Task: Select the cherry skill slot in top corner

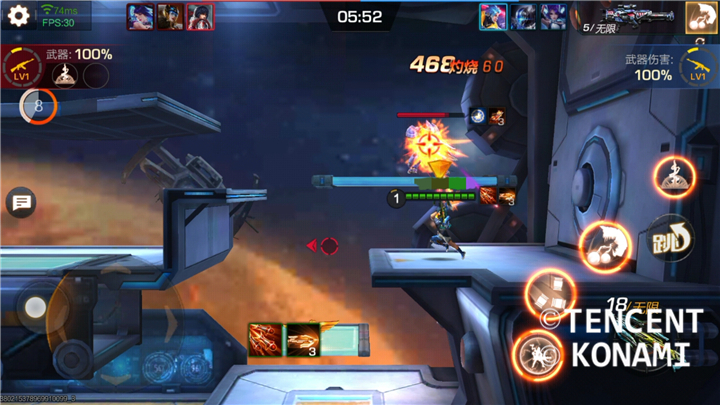Action: pos(701,17)
